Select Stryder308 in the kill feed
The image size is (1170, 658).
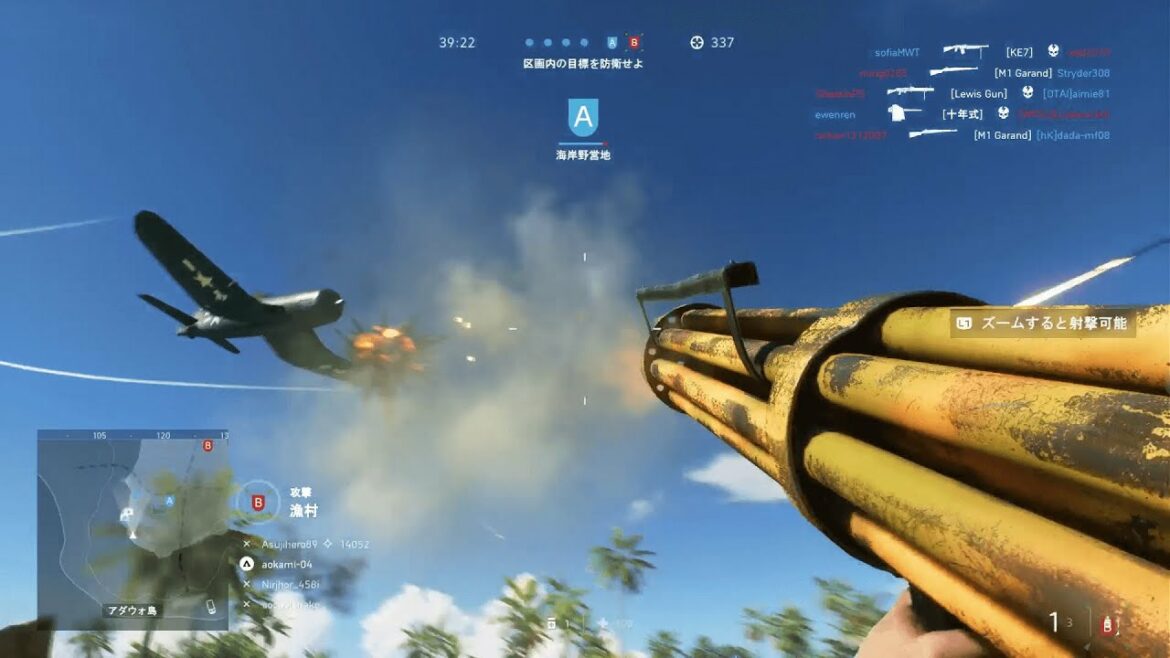tap(1083, 73)
